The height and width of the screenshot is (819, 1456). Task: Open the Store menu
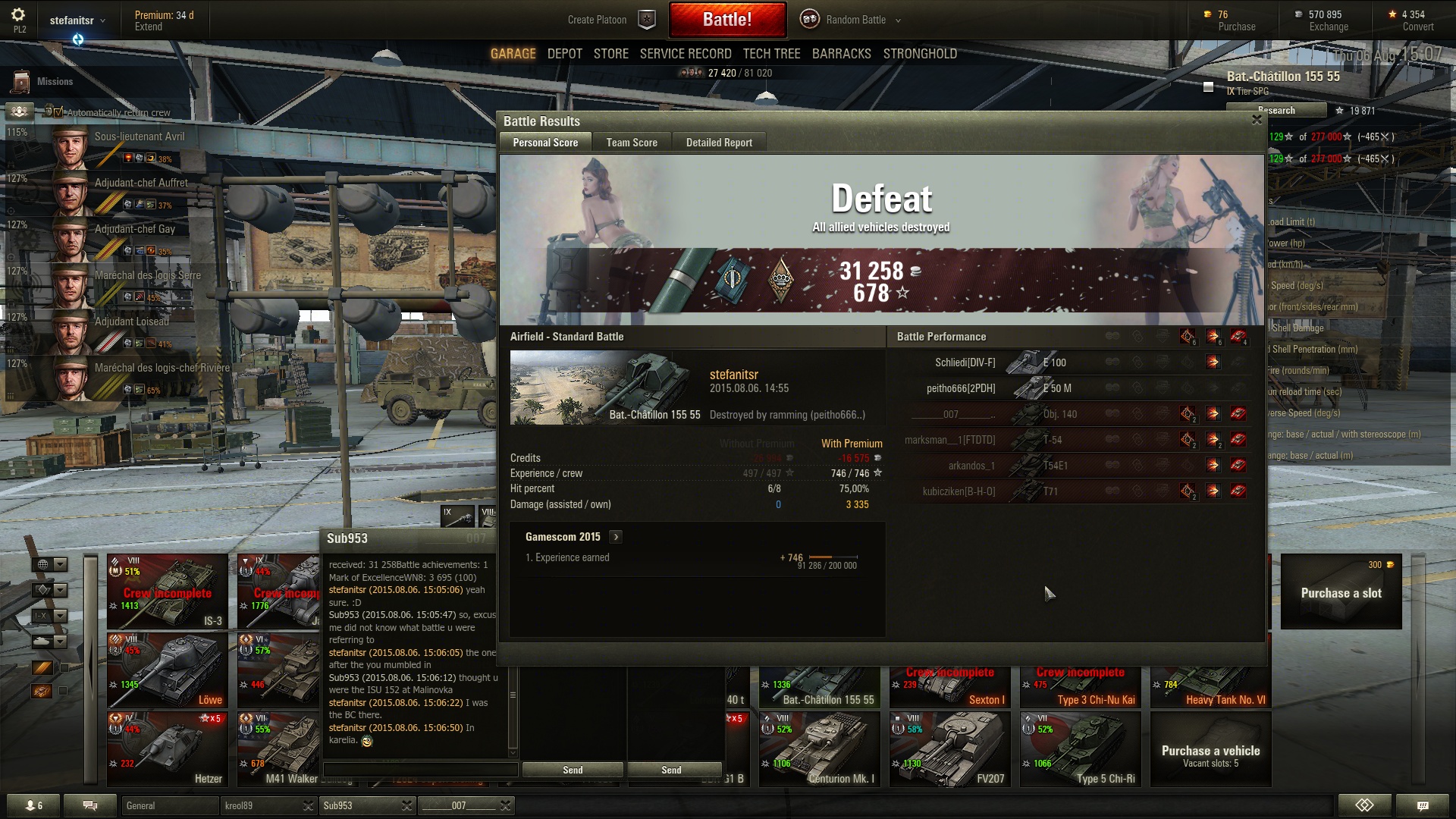coord(610,54)
